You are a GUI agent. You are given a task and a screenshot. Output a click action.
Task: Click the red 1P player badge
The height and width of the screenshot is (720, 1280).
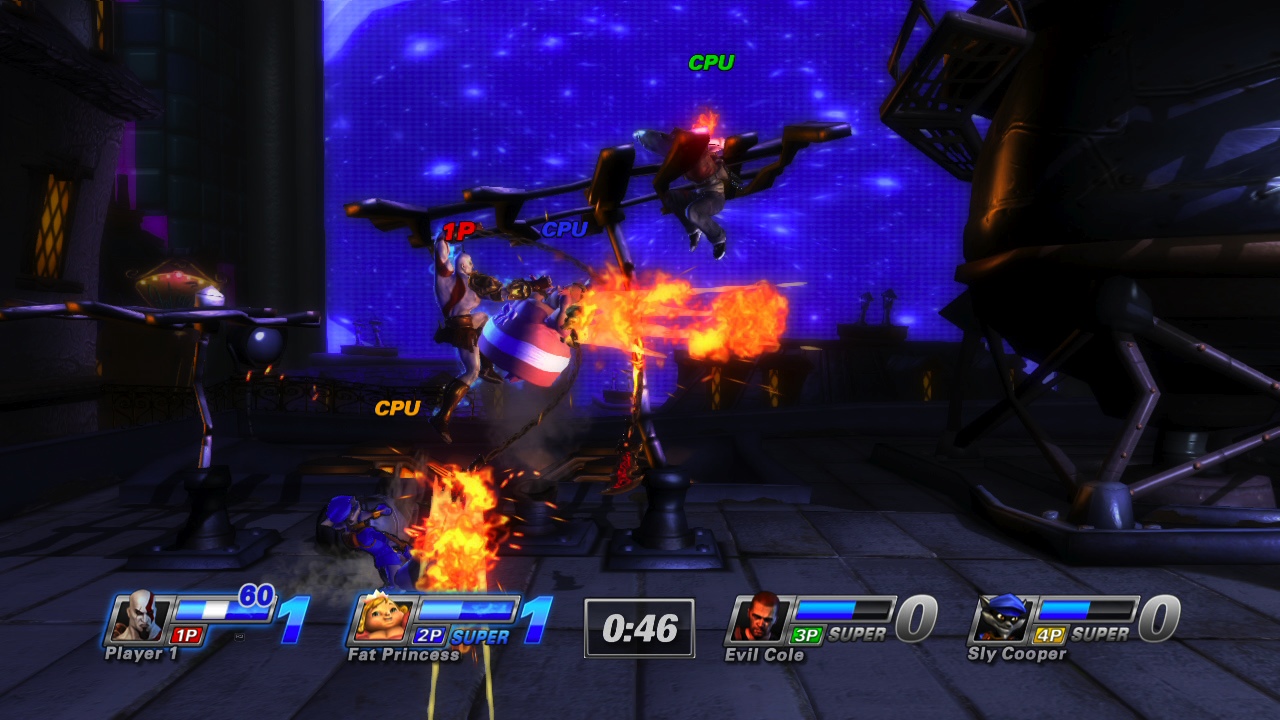coord(184,634)
